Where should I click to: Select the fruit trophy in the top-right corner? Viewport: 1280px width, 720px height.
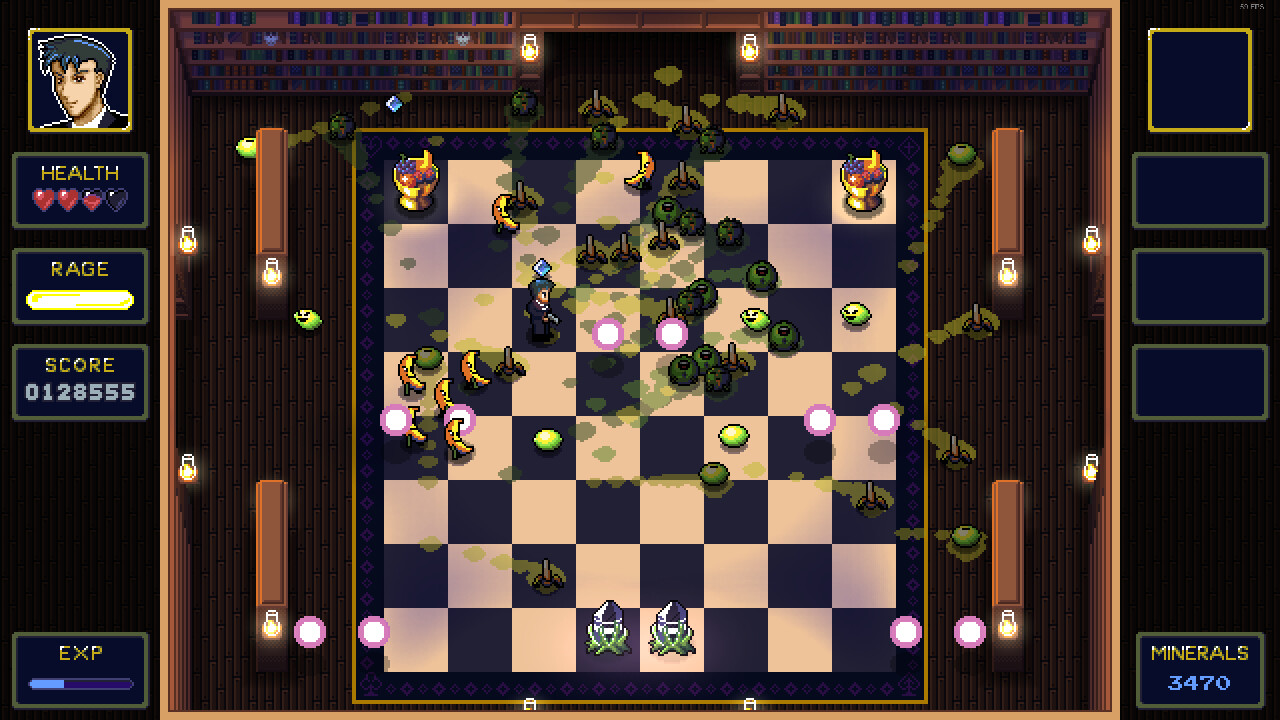click(864, 180)
